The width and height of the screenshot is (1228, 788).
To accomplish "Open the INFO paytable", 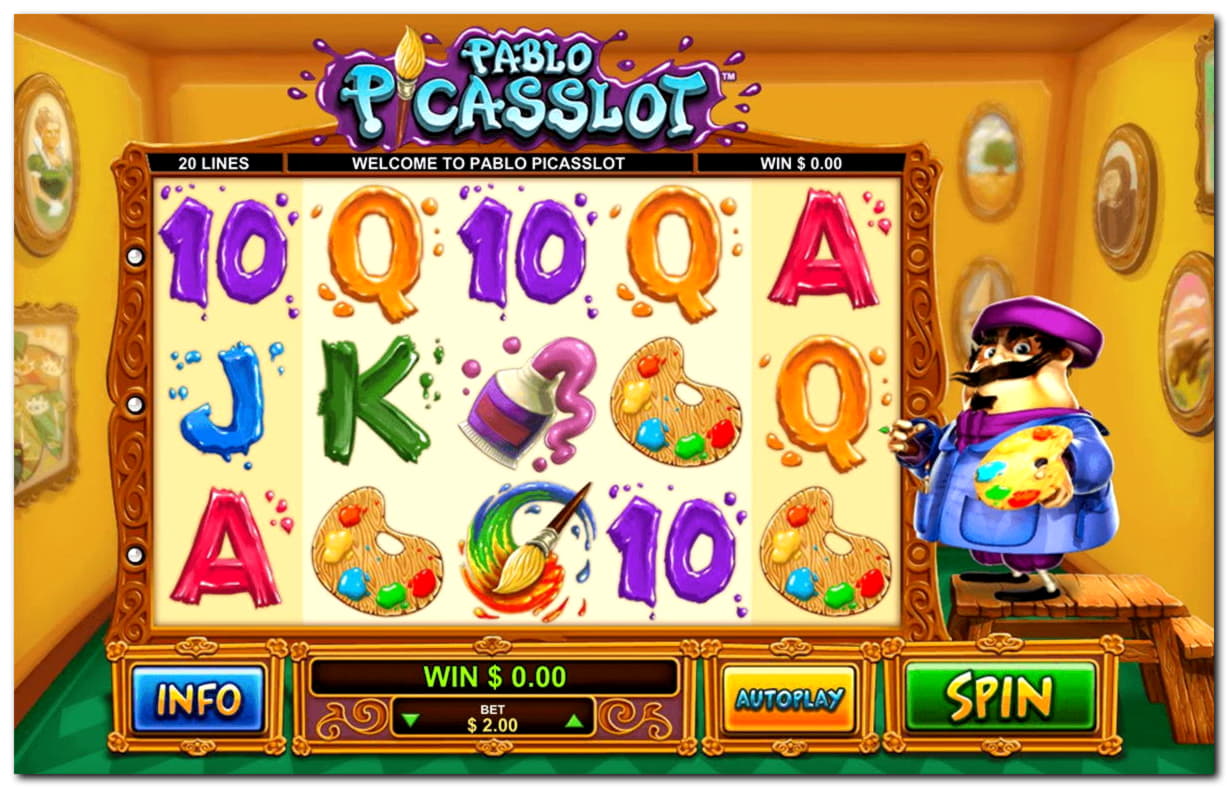I will 198,698.
